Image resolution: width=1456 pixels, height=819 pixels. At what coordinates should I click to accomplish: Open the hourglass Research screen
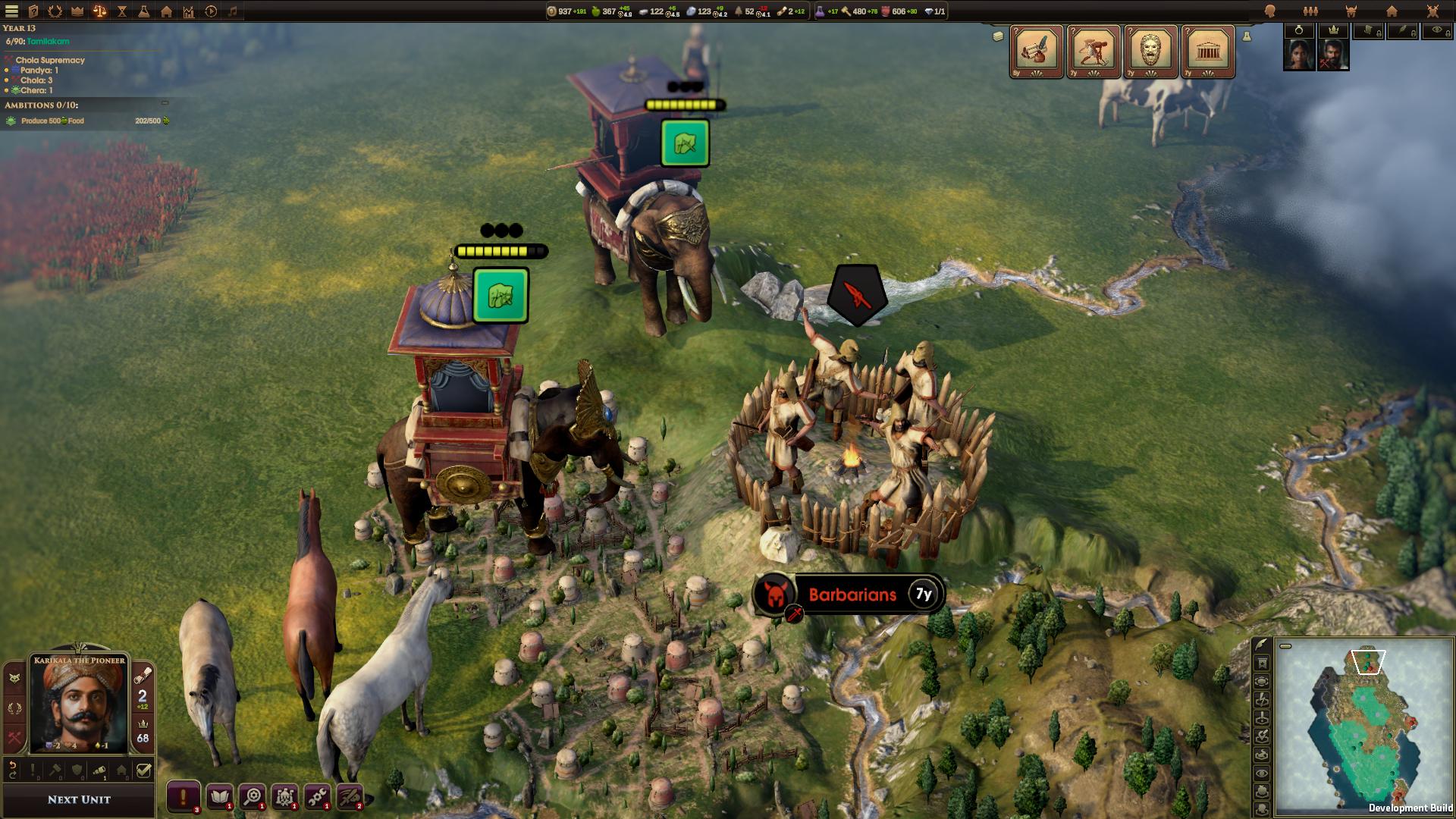click(121, 11)
